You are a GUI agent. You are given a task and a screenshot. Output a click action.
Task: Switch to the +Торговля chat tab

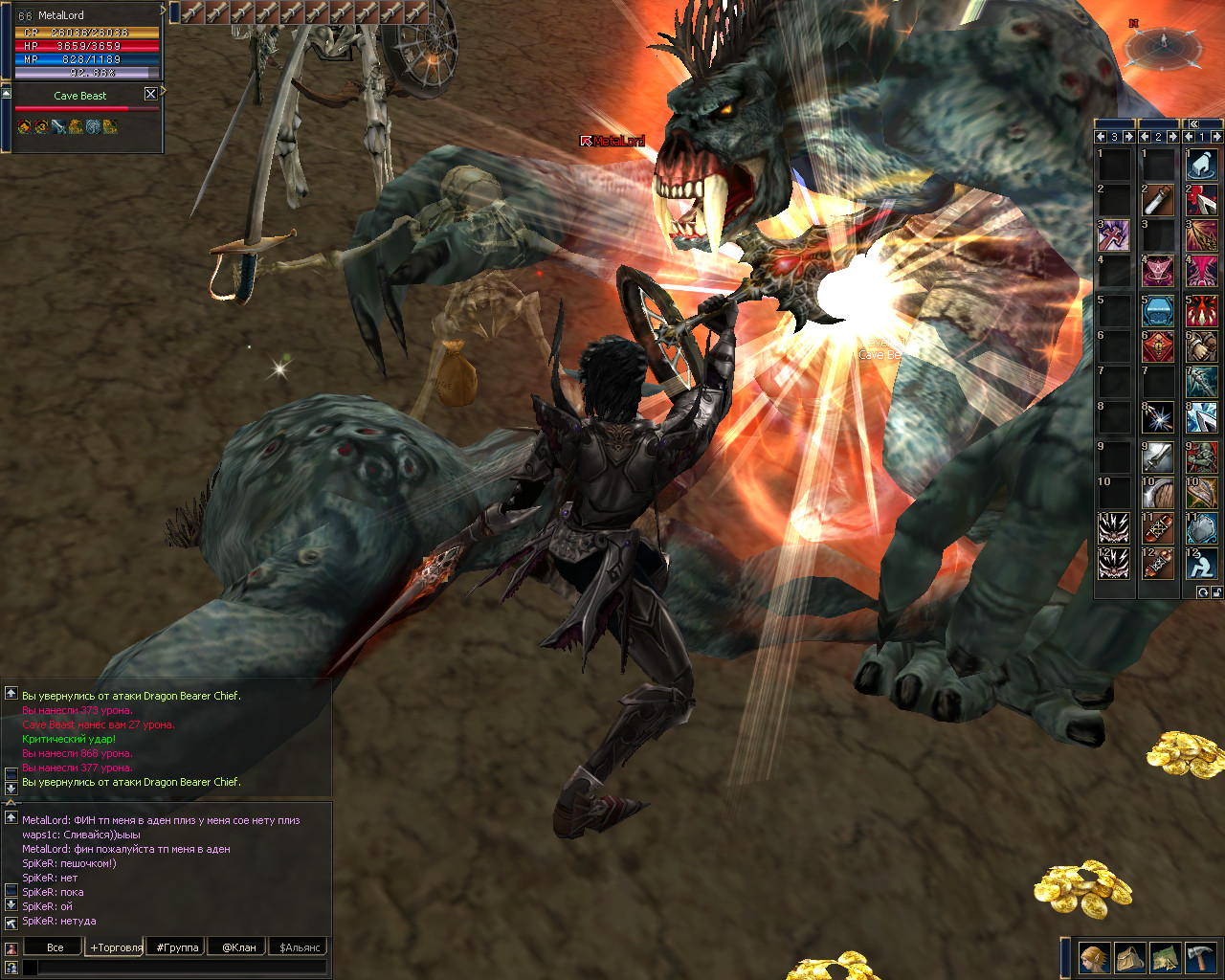(116, 947)
